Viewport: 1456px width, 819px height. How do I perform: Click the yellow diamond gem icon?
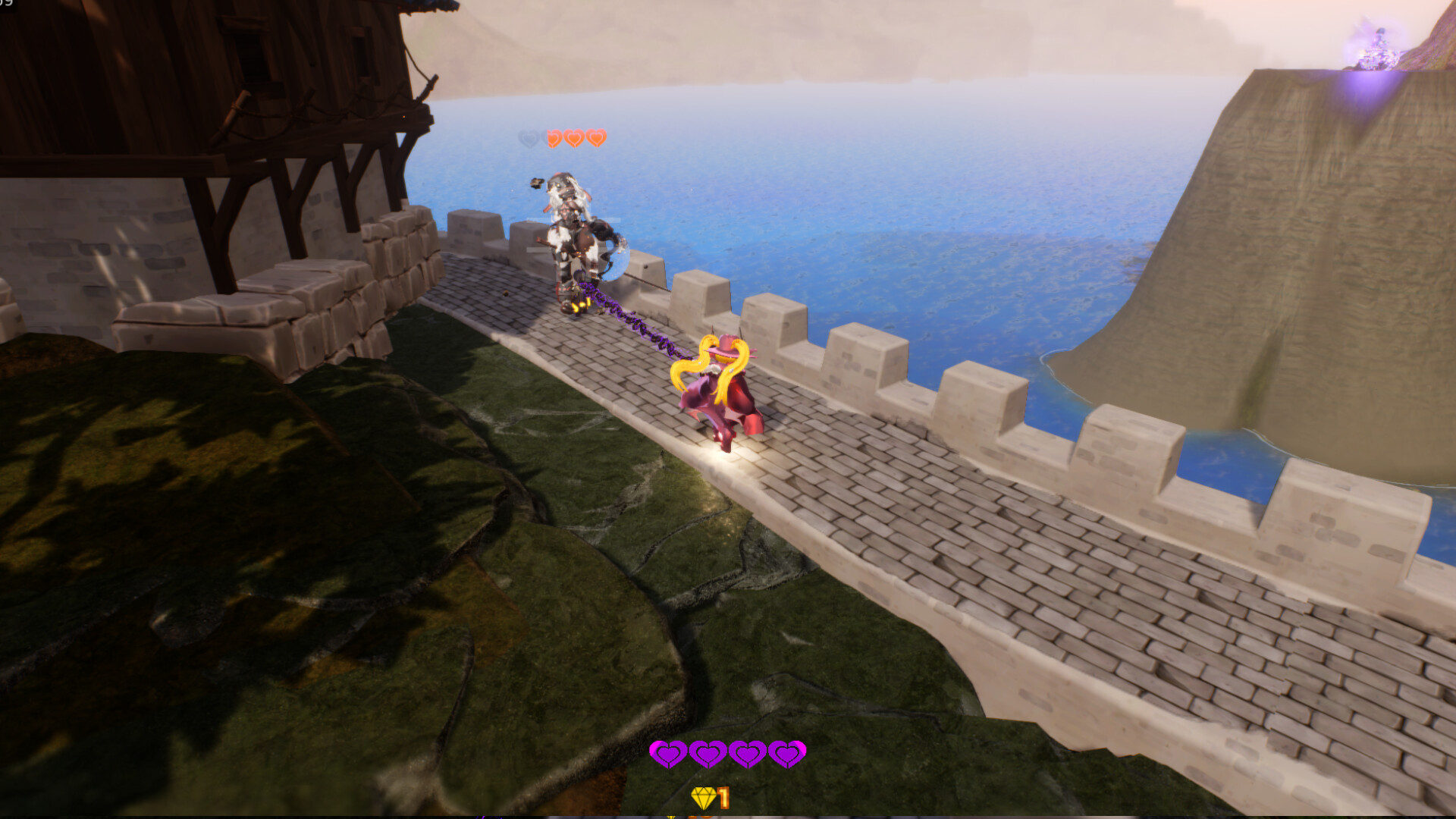tap(704, 798)
